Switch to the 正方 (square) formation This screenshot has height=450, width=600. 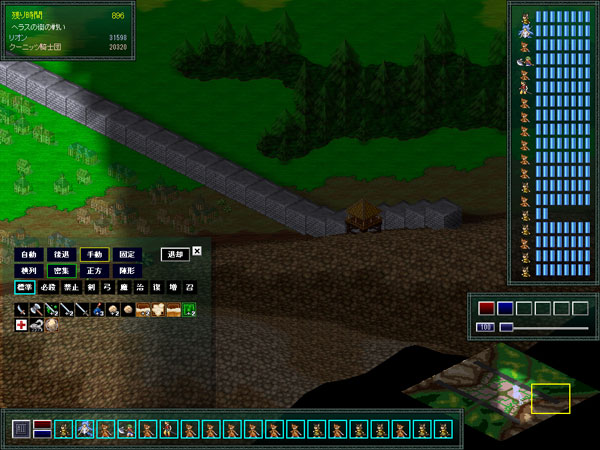pos(95,271)
